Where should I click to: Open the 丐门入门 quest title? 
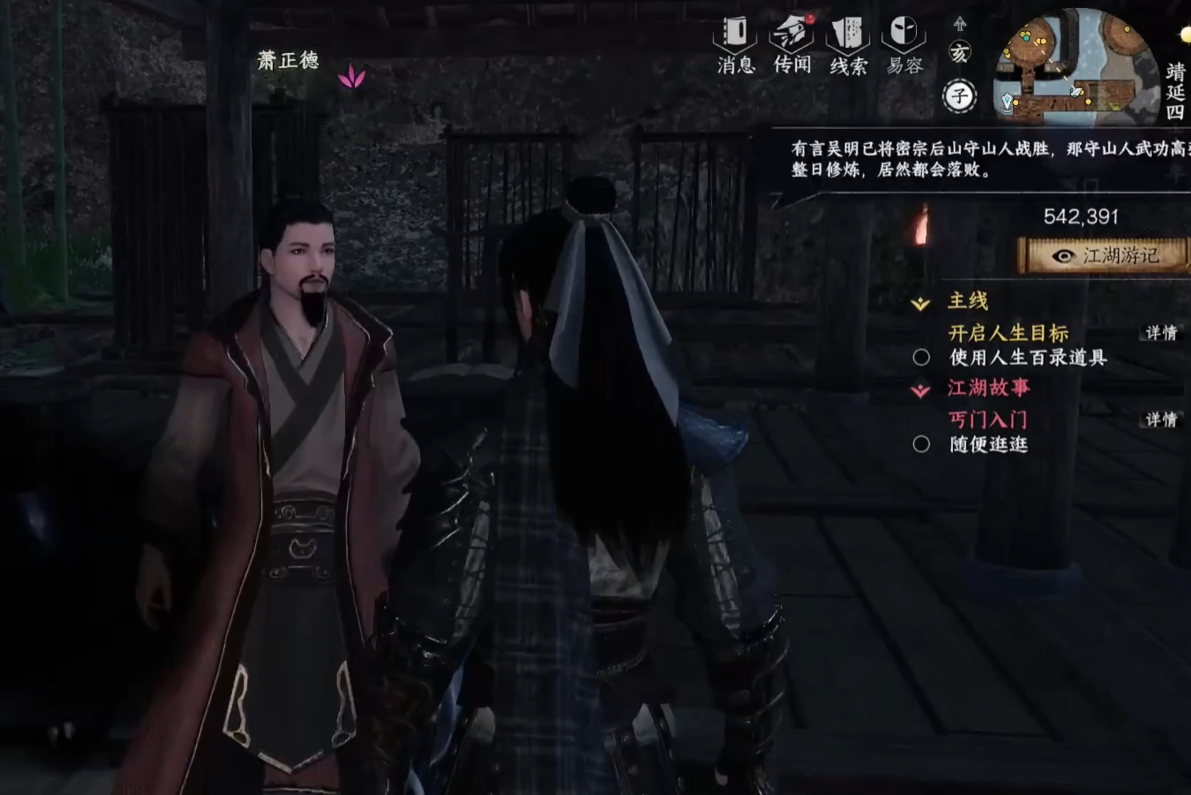[x=988, y=420]
